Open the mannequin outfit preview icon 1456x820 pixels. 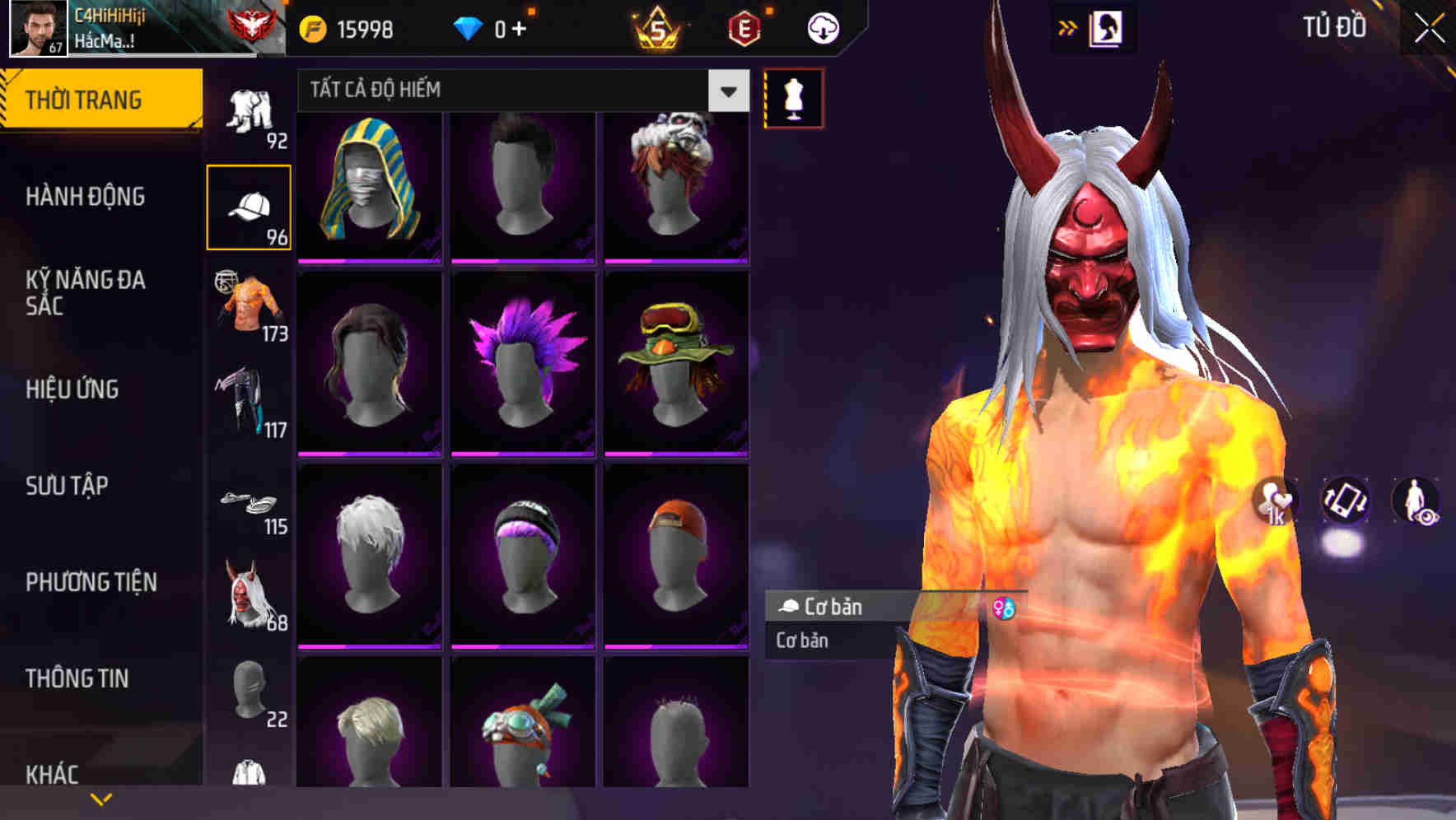(x=793, y=99)
